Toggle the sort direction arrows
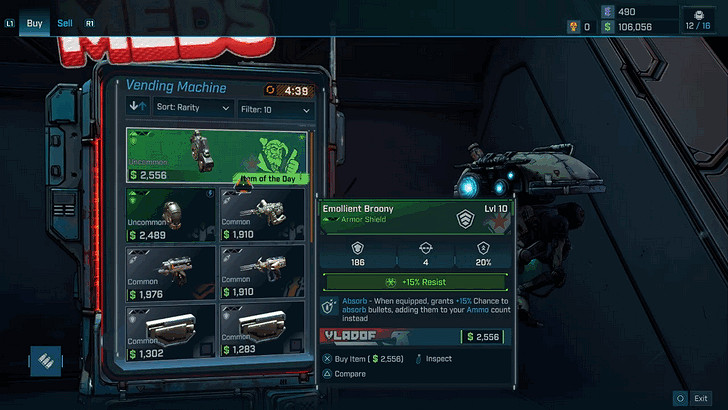Viewport: 728px width, 410px height. pyautogui.click(x=138, y=108)
